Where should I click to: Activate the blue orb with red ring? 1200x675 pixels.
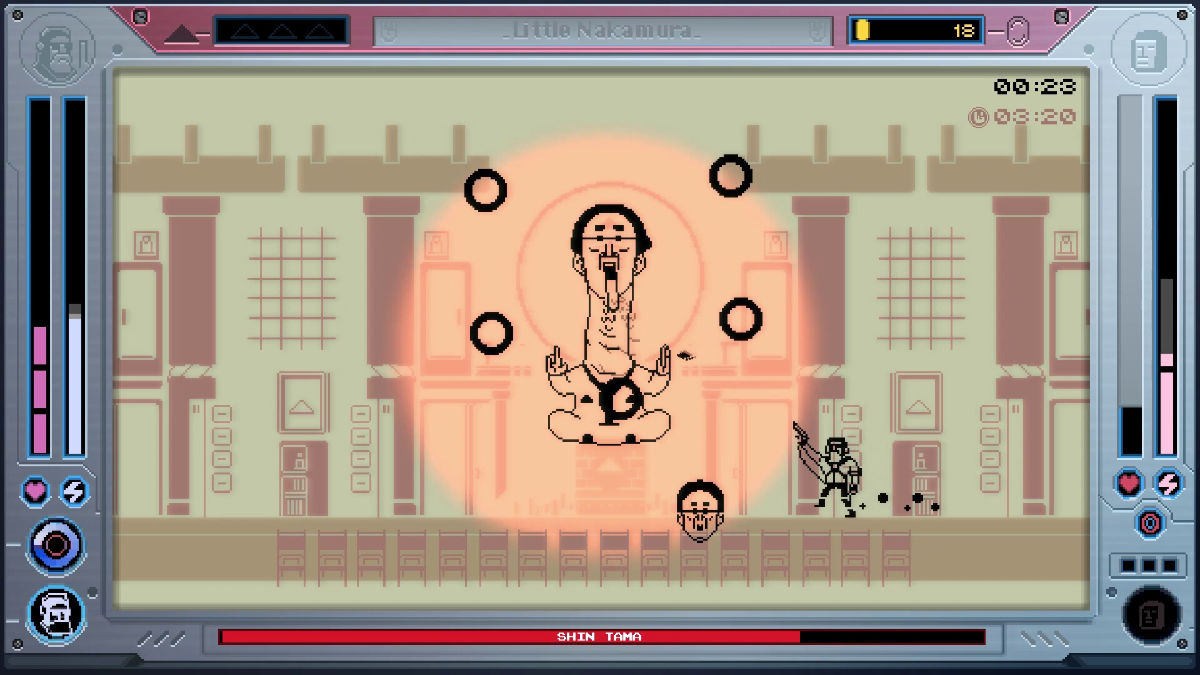pyautogui.click(x=56, y=545)
